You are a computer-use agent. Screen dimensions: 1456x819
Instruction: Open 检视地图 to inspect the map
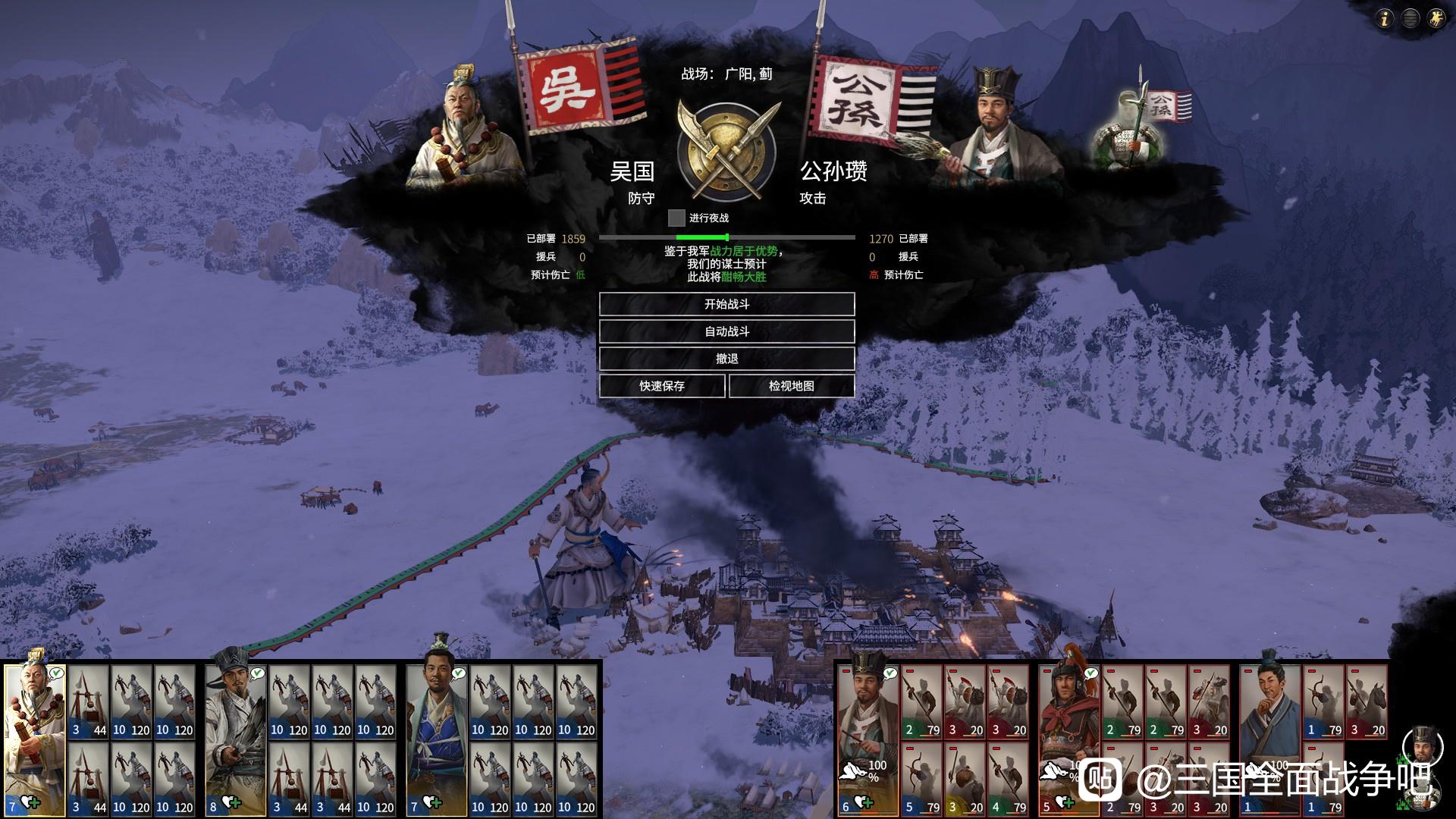pos(791,386)
